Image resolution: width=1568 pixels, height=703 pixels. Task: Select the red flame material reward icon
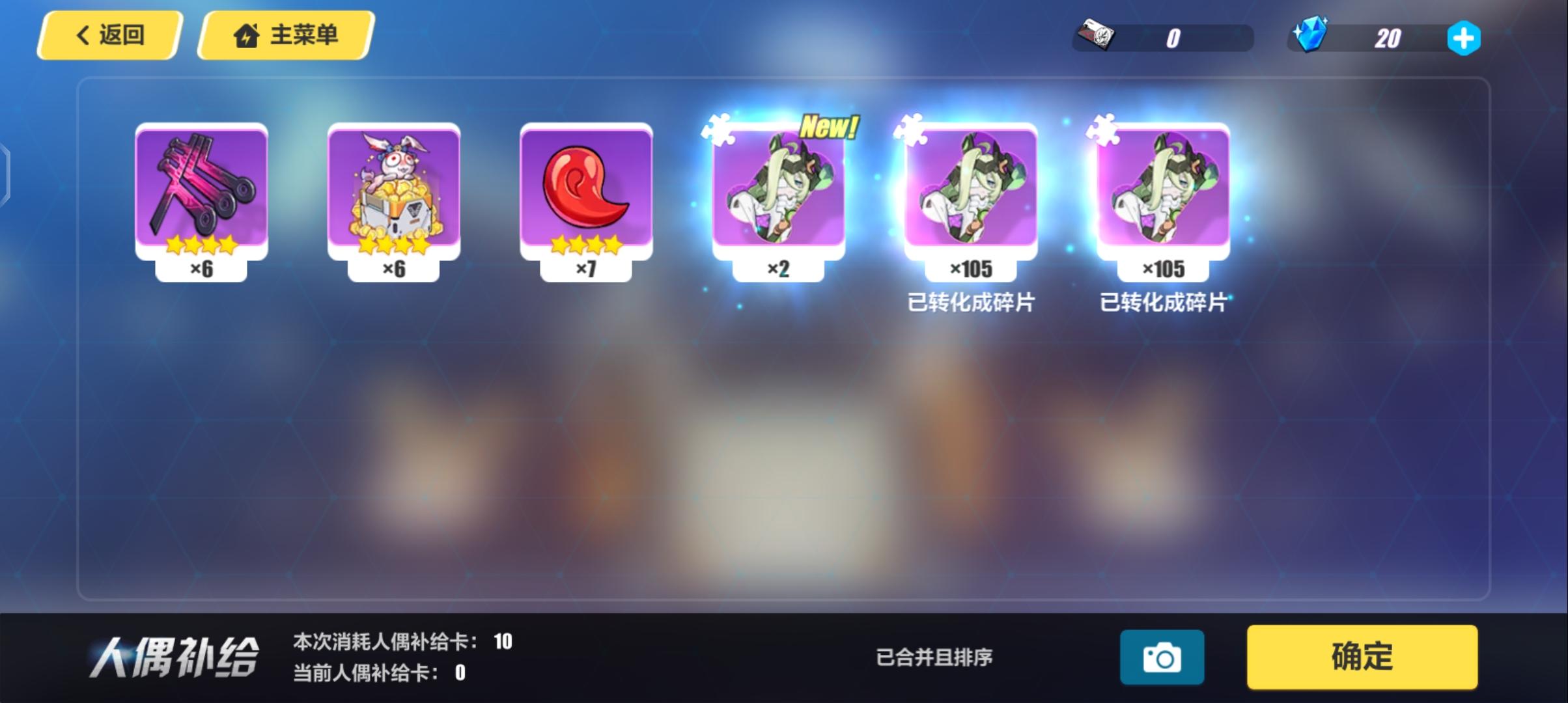coord(585,189)
